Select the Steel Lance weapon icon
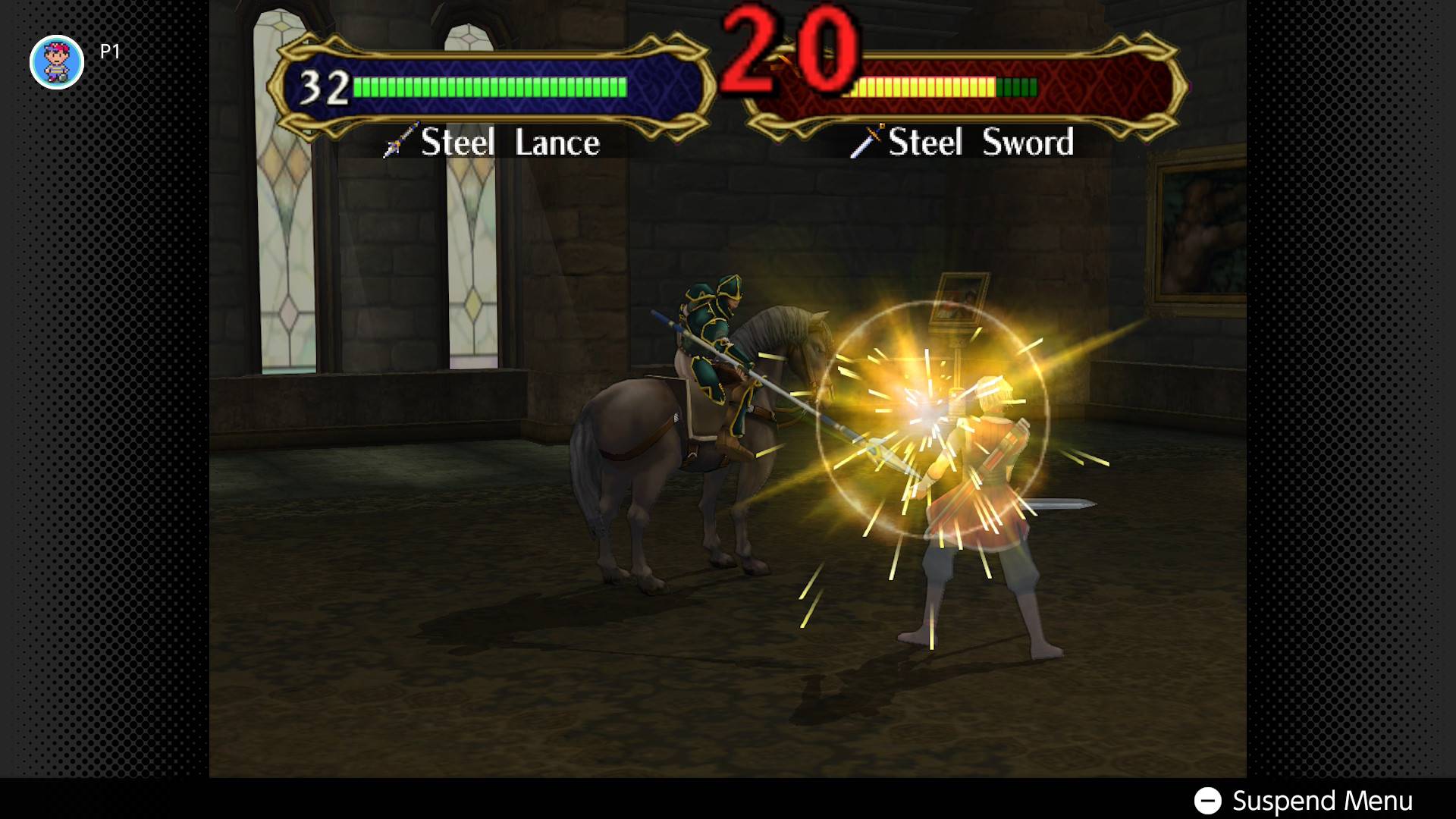 point(397,143)
